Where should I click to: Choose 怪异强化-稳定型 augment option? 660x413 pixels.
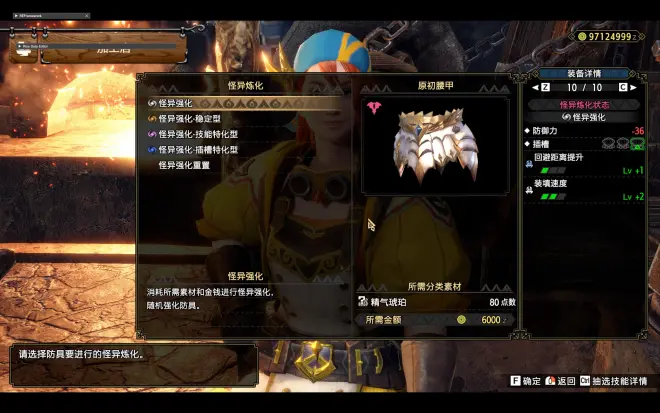point(198,118)
